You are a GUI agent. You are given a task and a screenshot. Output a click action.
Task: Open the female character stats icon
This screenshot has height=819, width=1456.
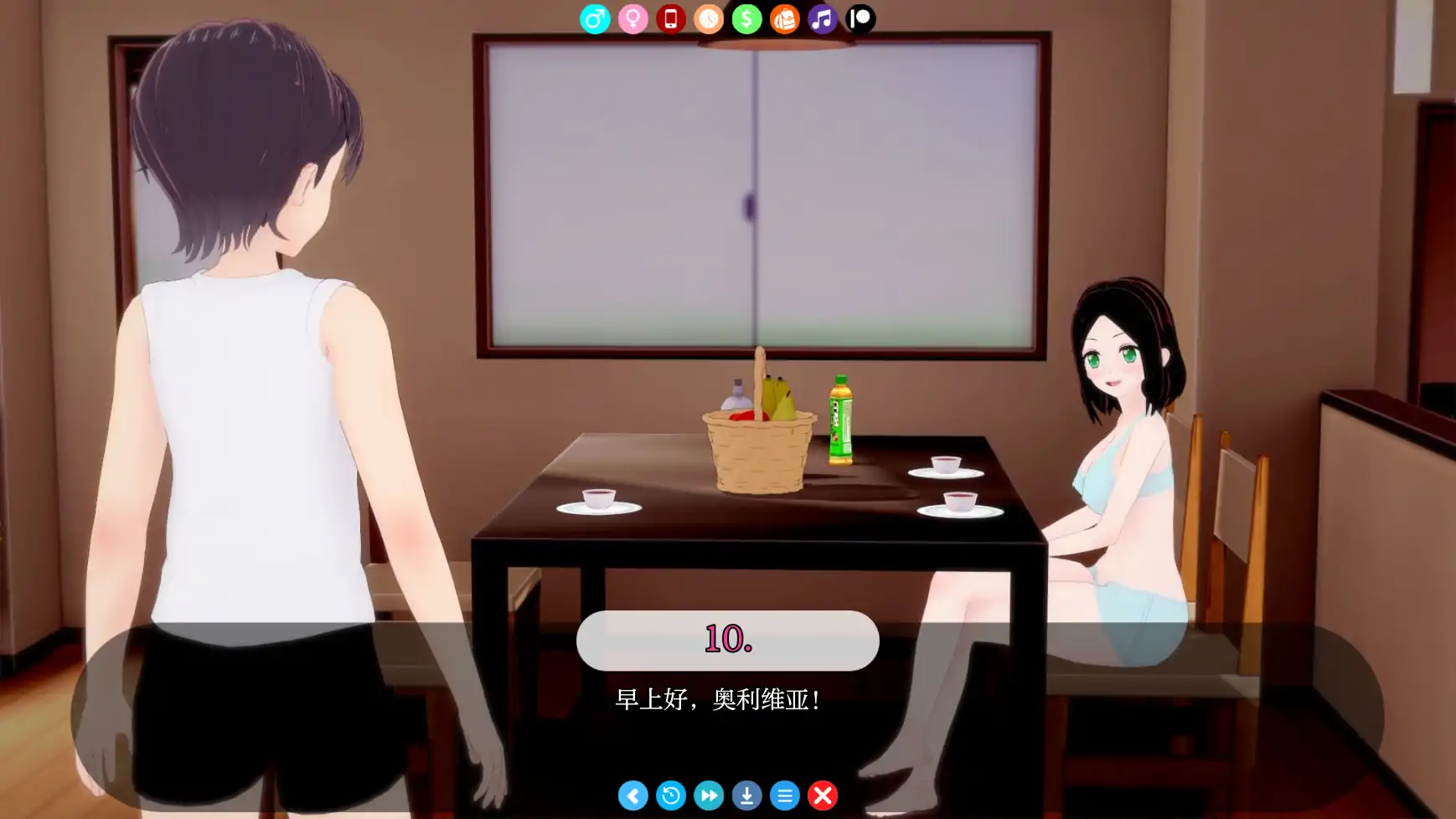point(634,18)
